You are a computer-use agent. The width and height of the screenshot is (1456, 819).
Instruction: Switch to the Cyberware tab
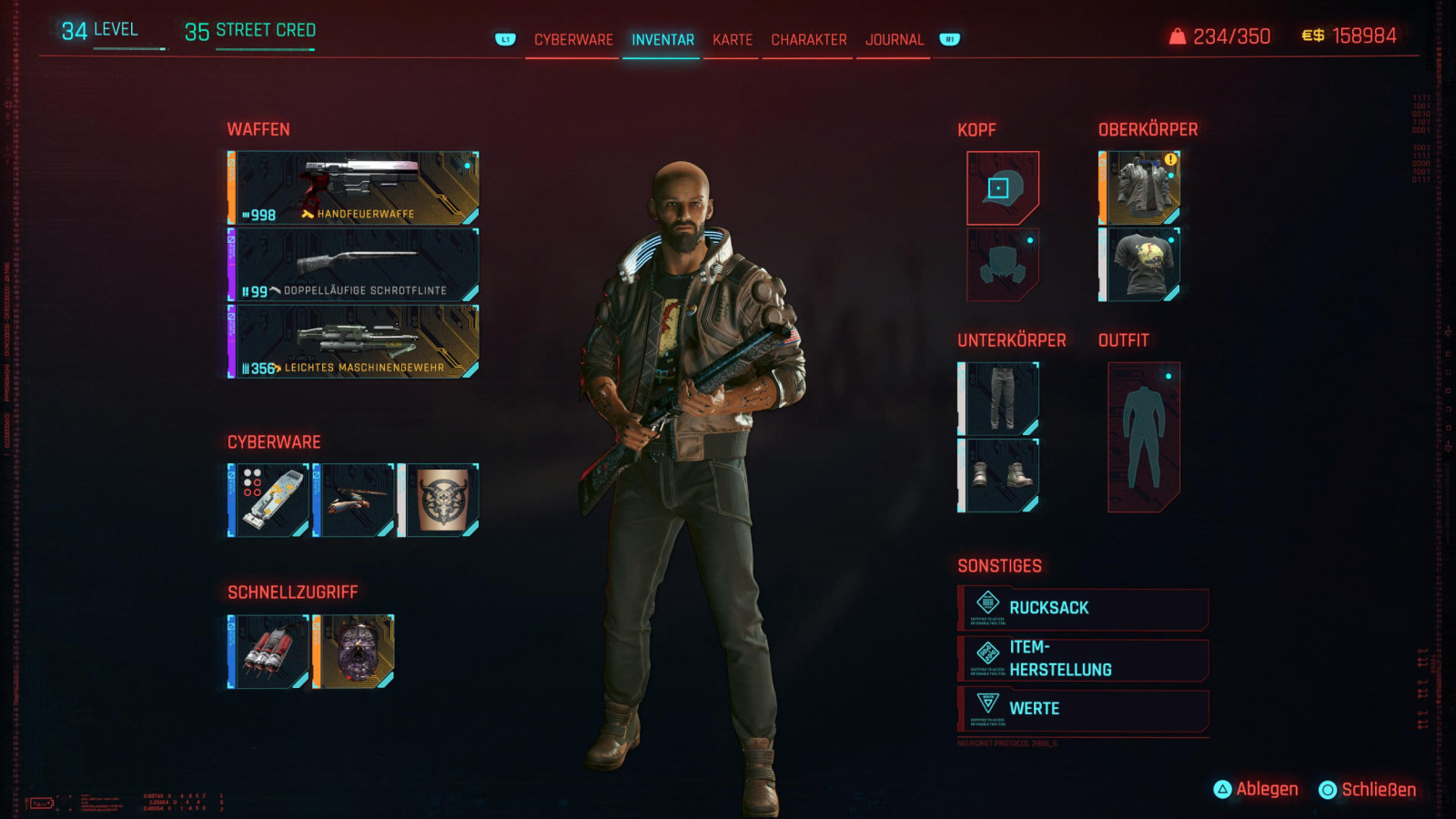pyautogui.click(x=573, y=40)
